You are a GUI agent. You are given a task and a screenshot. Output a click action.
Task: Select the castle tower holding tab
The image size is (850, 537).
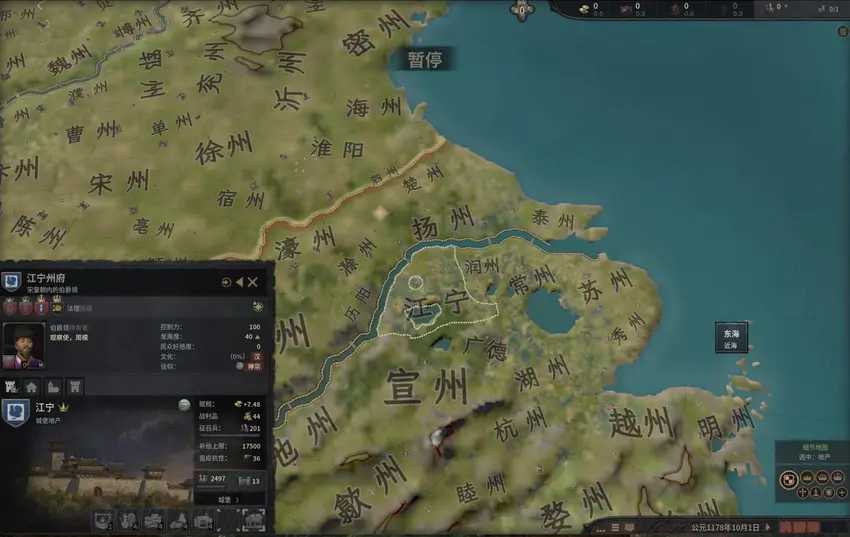(74, 386)
